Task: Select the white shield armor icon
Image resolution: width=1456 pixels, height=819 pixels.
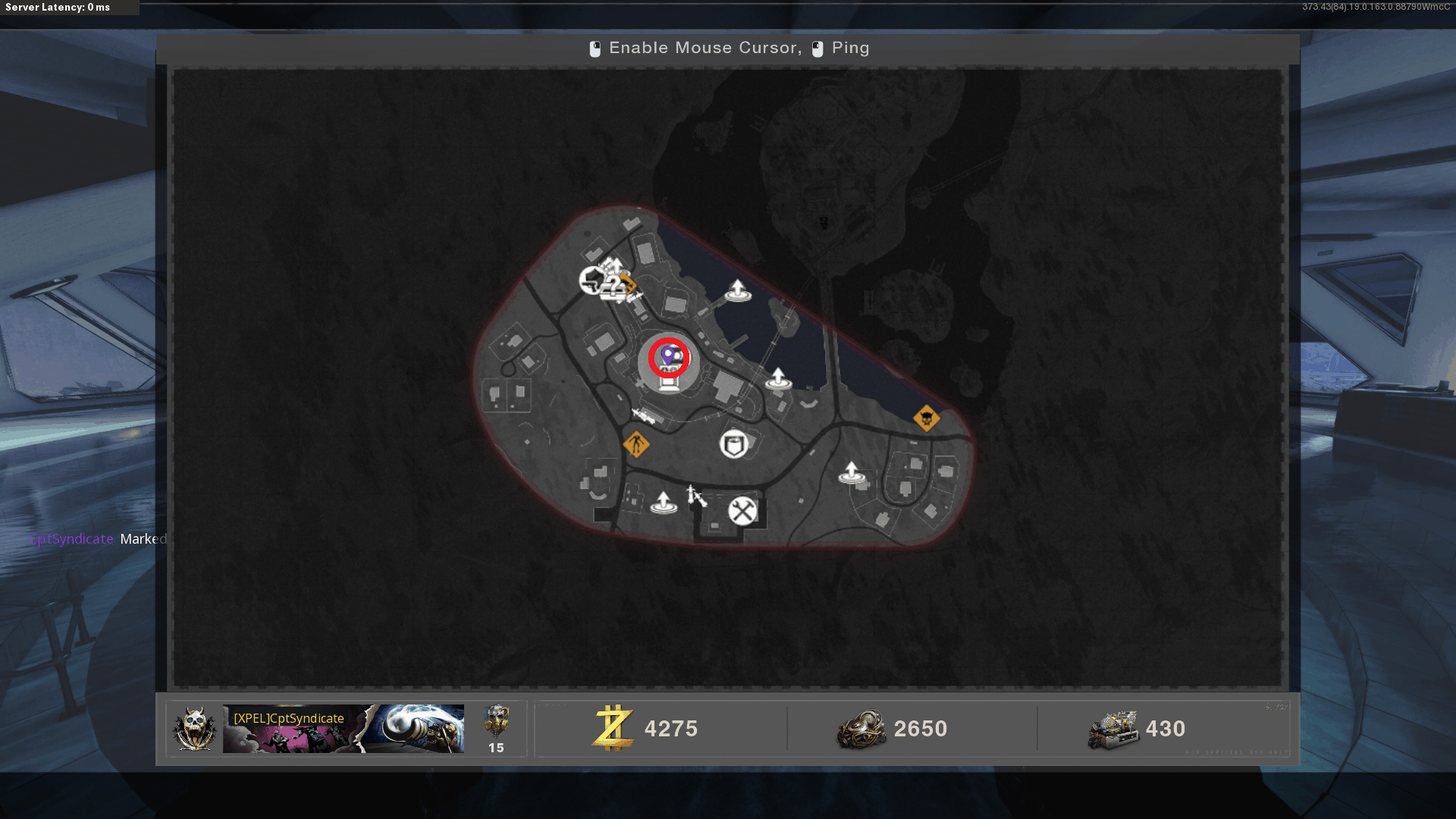Action: 733,444
